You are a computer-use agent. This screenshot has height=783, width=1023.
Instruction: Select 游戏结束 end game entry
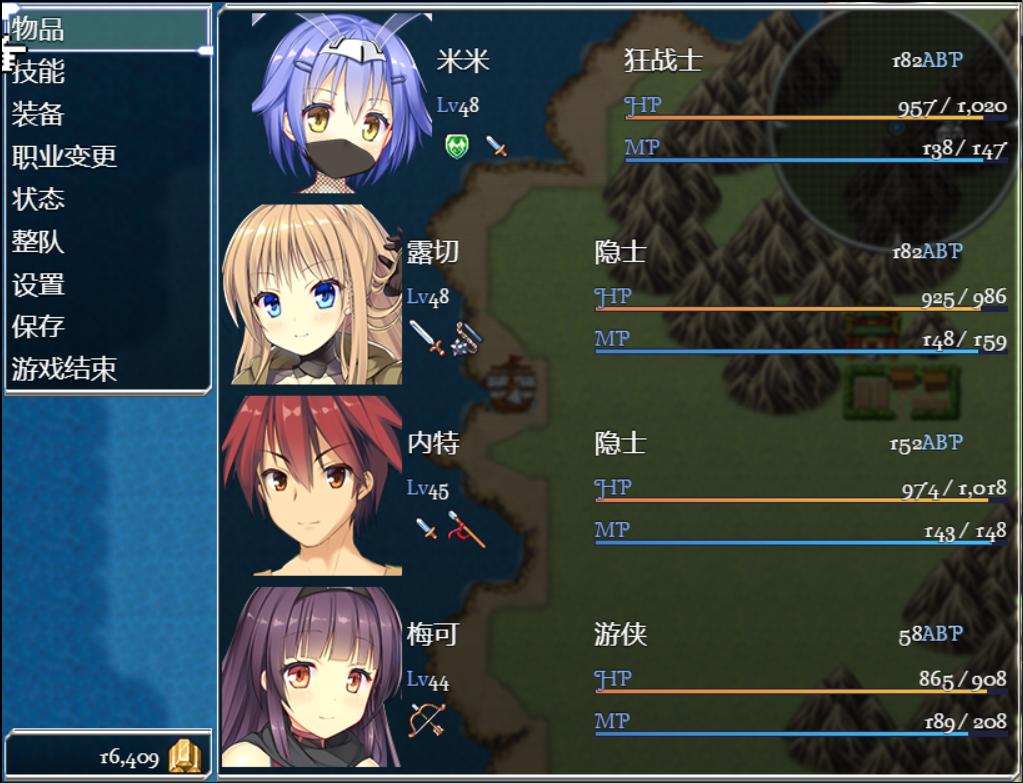(x=65, y=370)
